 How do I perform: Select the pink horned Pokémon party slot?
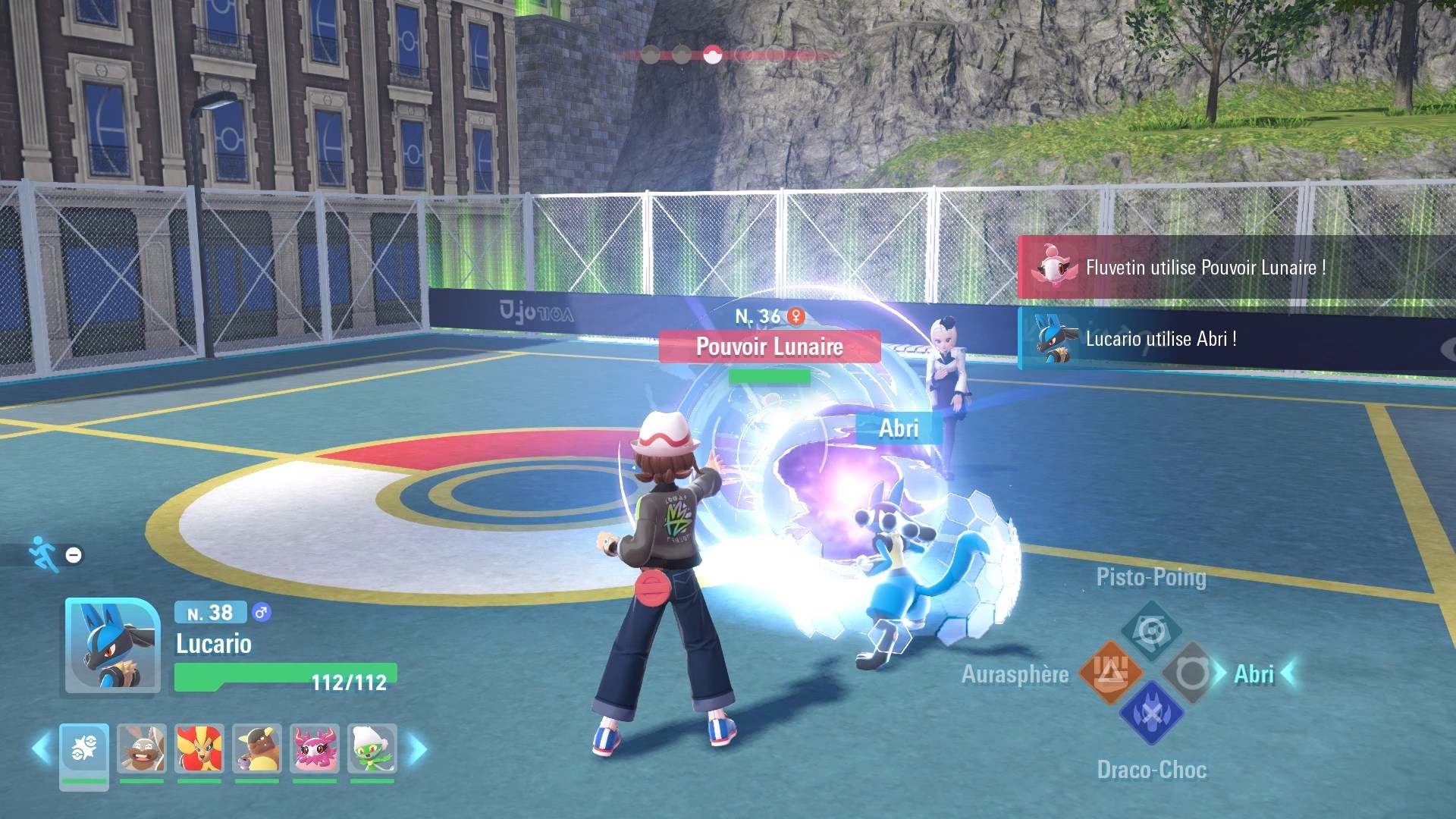[315, 748]
